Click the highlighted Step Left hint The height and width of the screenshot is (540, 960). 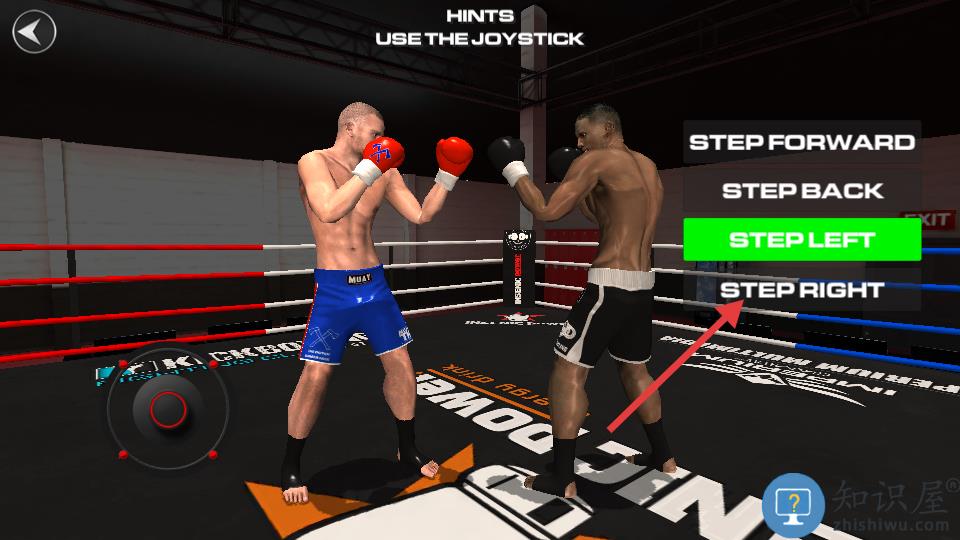pos(802,240)
